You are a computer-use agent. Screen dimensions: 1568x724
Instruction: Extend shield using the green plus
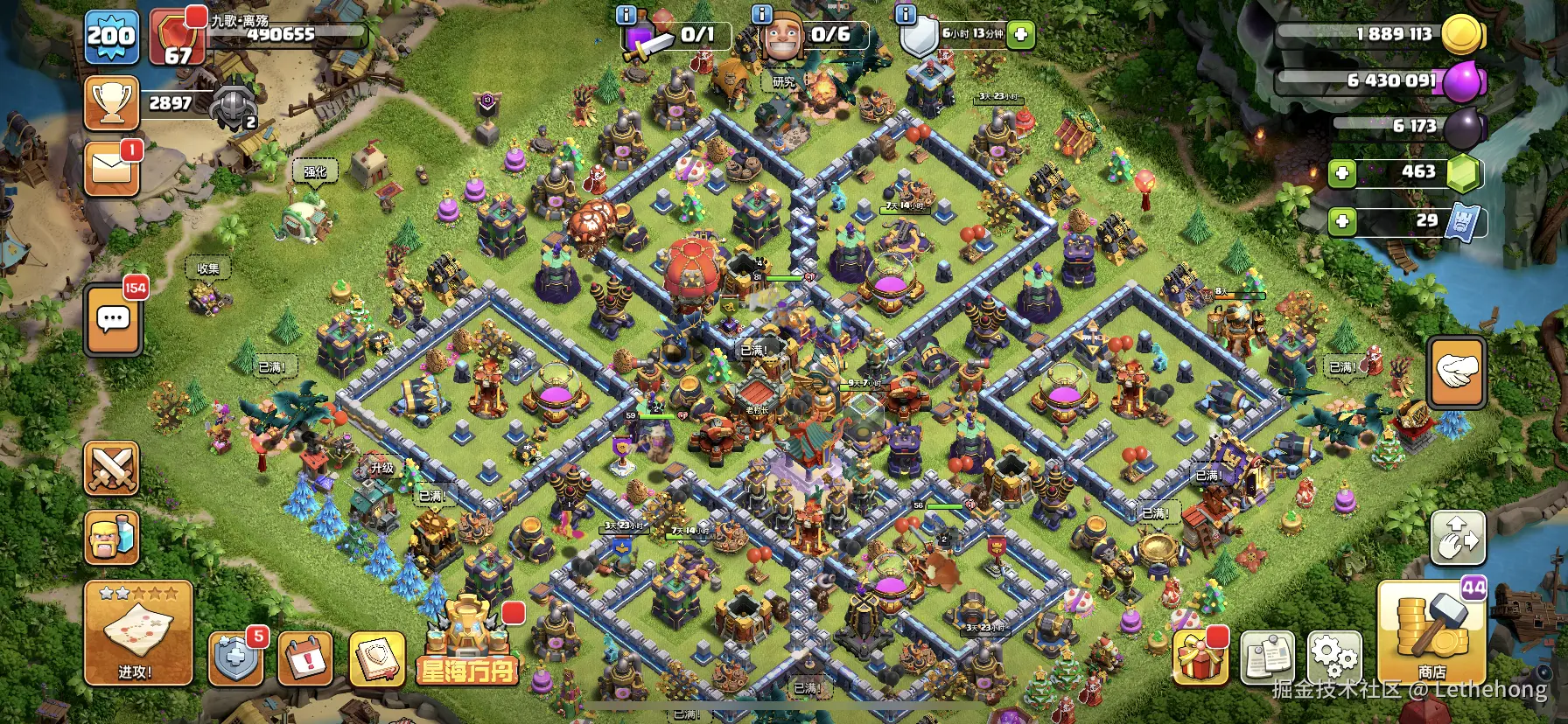[1020, 35]
